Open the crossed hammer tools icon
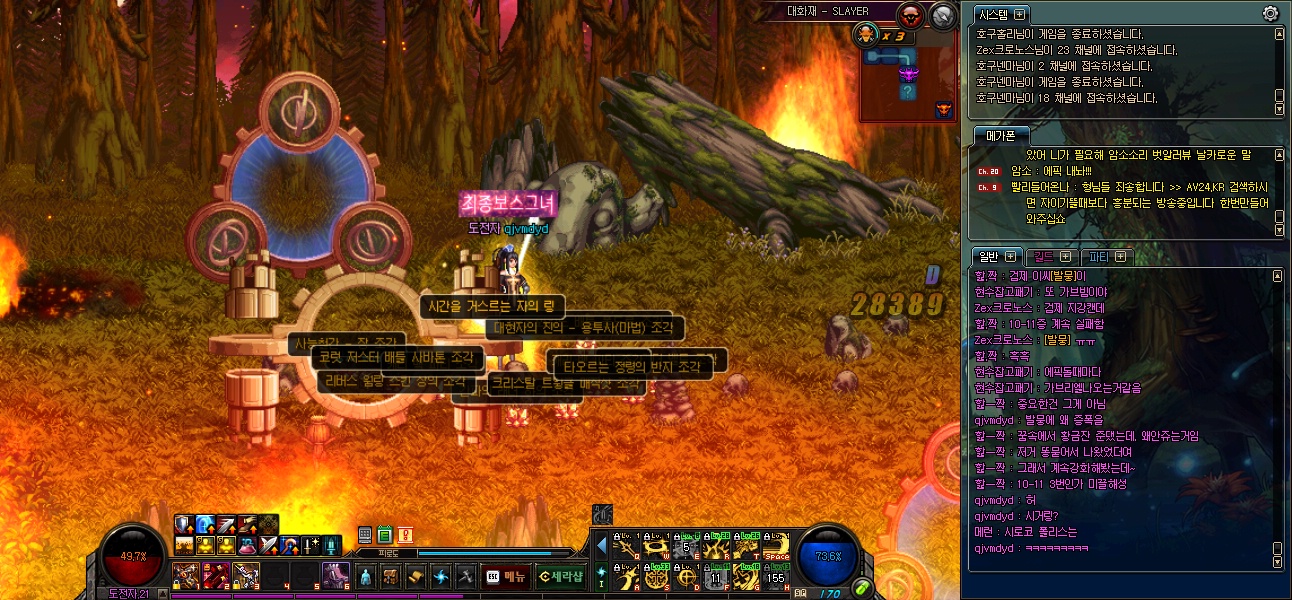This screenshot has width=1292, height=600. click(x=465, y=576)
